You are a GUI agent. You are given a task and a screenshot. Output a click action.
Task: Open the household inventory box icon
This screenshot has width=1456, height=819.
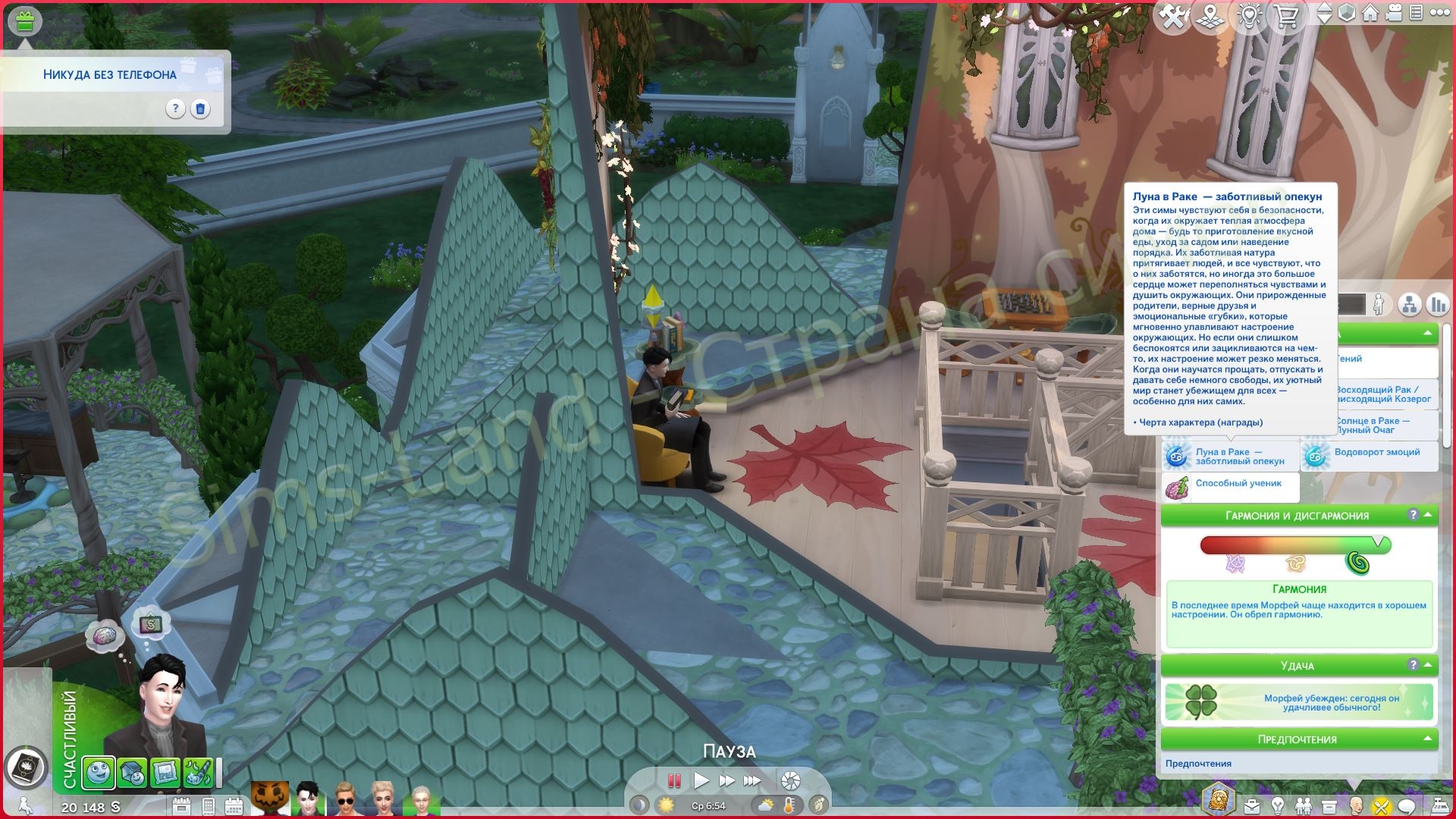pos(1329,805)
